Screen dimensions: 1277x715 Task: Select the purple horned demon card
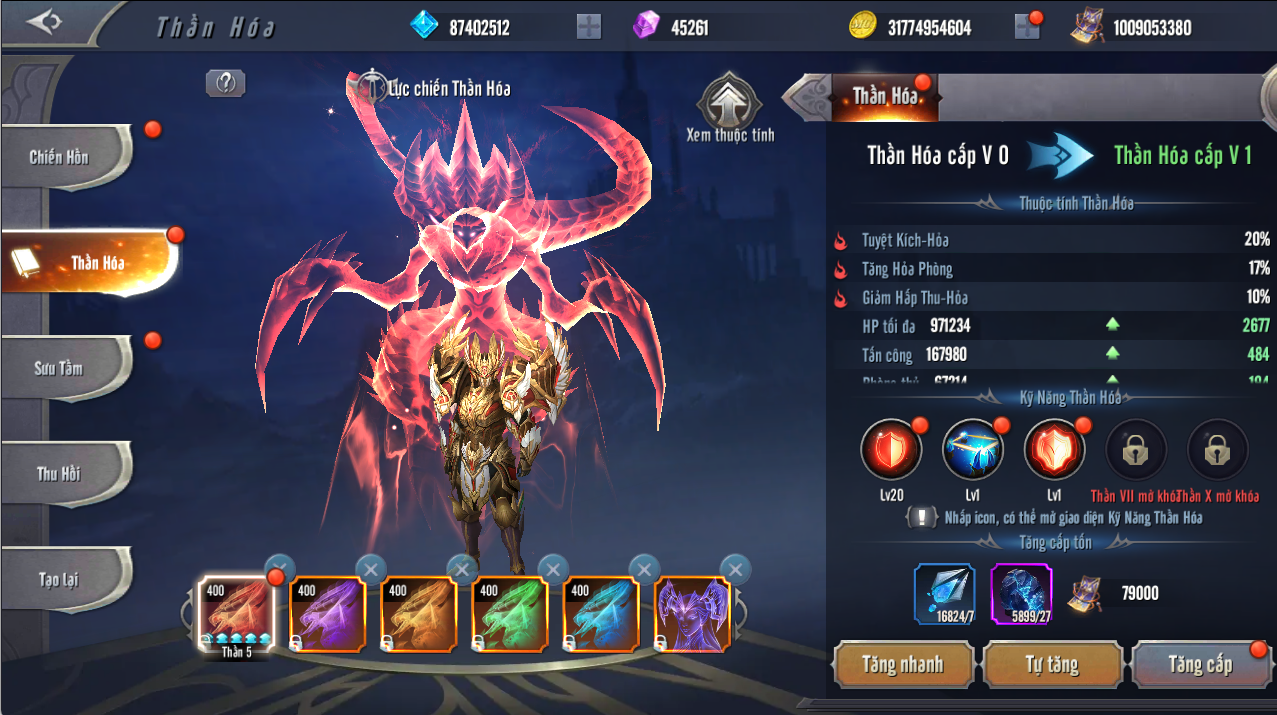[x=692, y=614]
